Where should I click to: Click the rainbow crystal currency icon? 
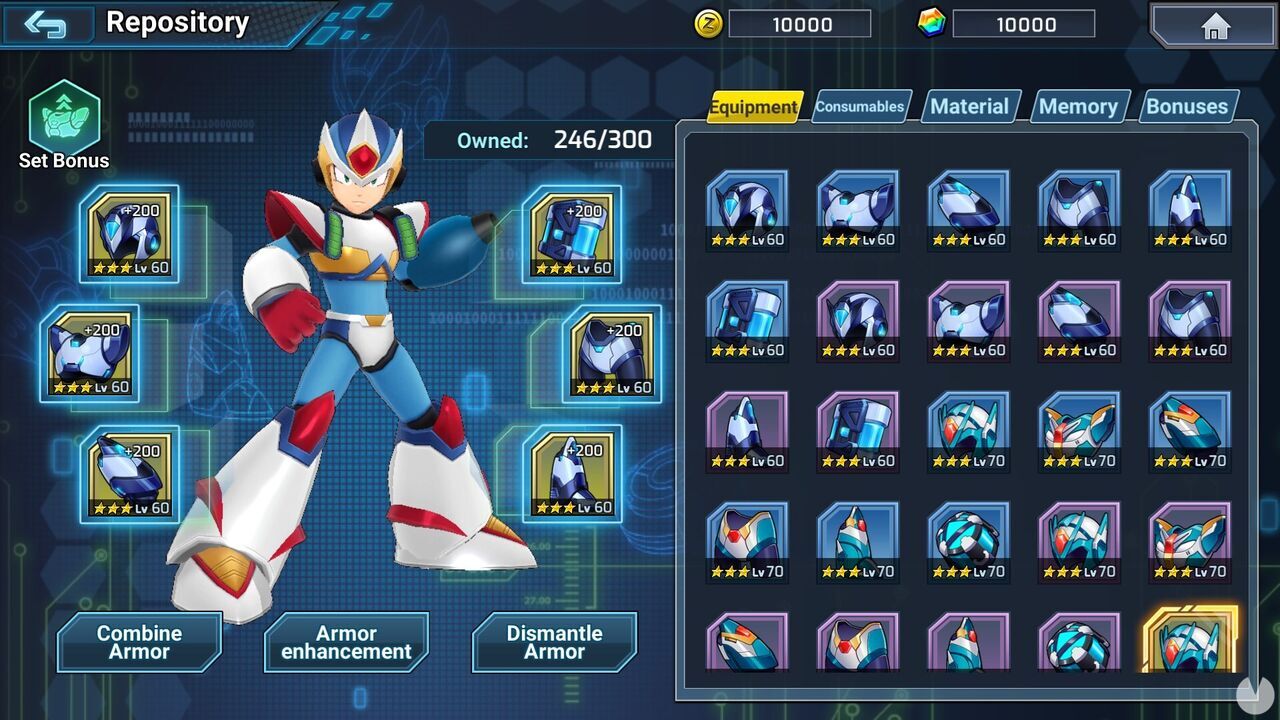pos(934,25)
